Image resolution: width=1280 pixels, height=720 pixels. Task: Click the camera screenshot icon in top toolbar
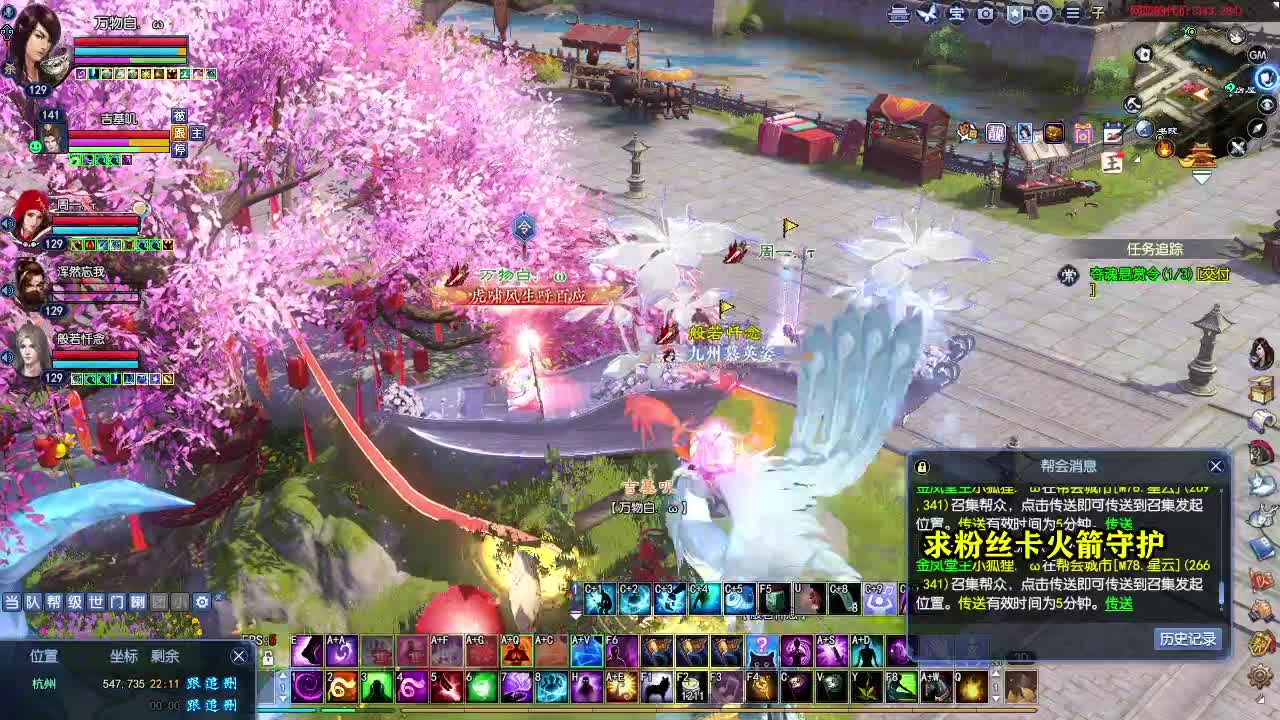tap(986, 15)
